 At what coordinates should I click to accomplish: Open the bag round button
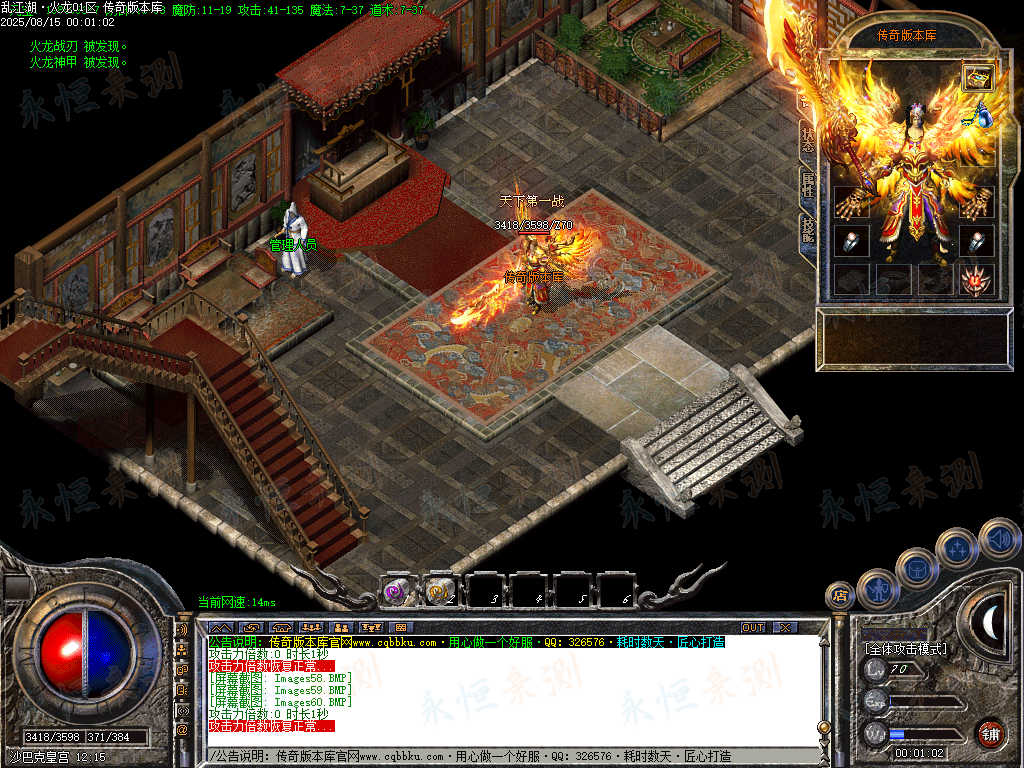tap(916, 568)
